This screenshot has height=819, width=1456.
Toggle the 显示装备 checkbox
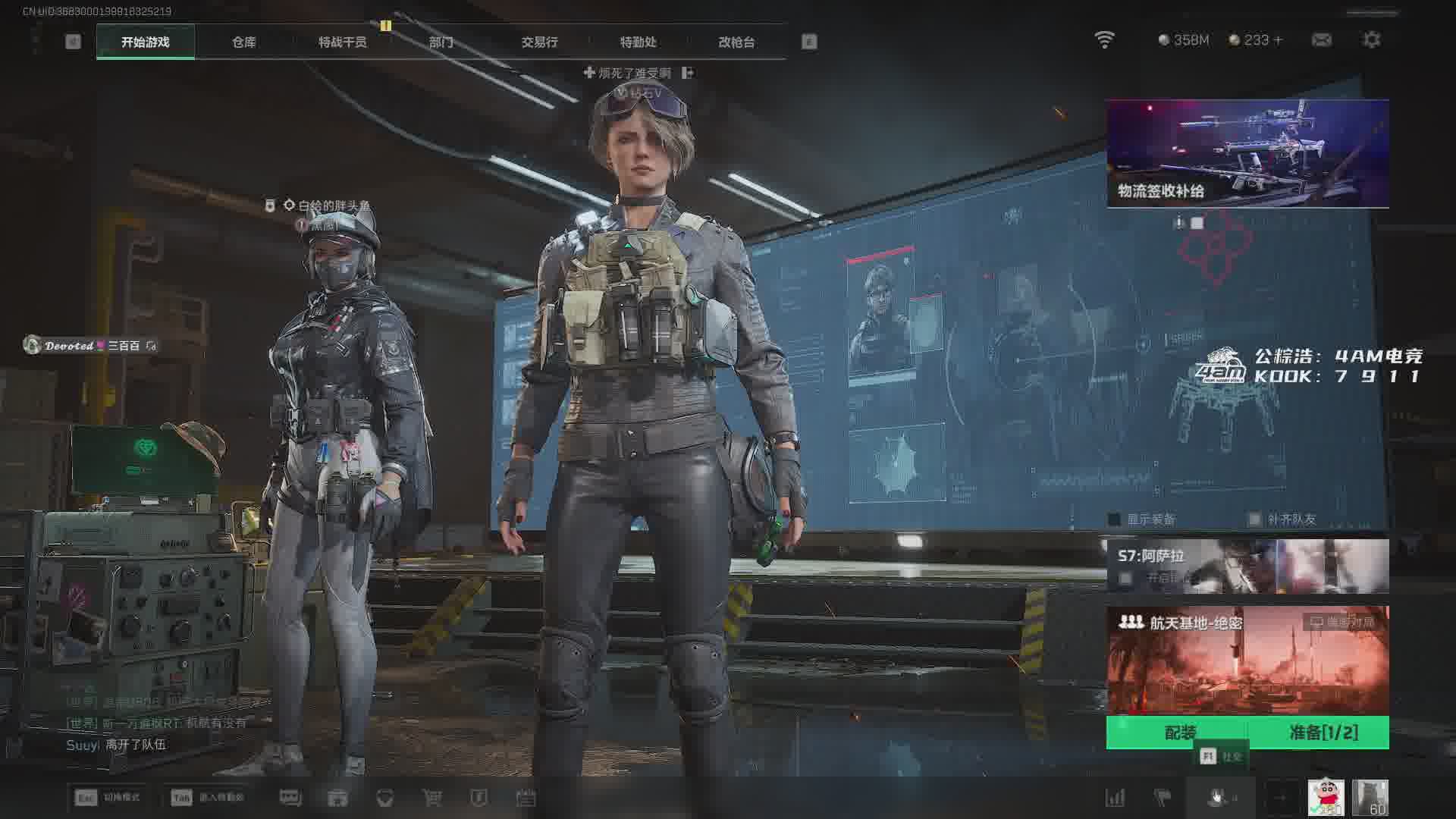point(1115,519)
